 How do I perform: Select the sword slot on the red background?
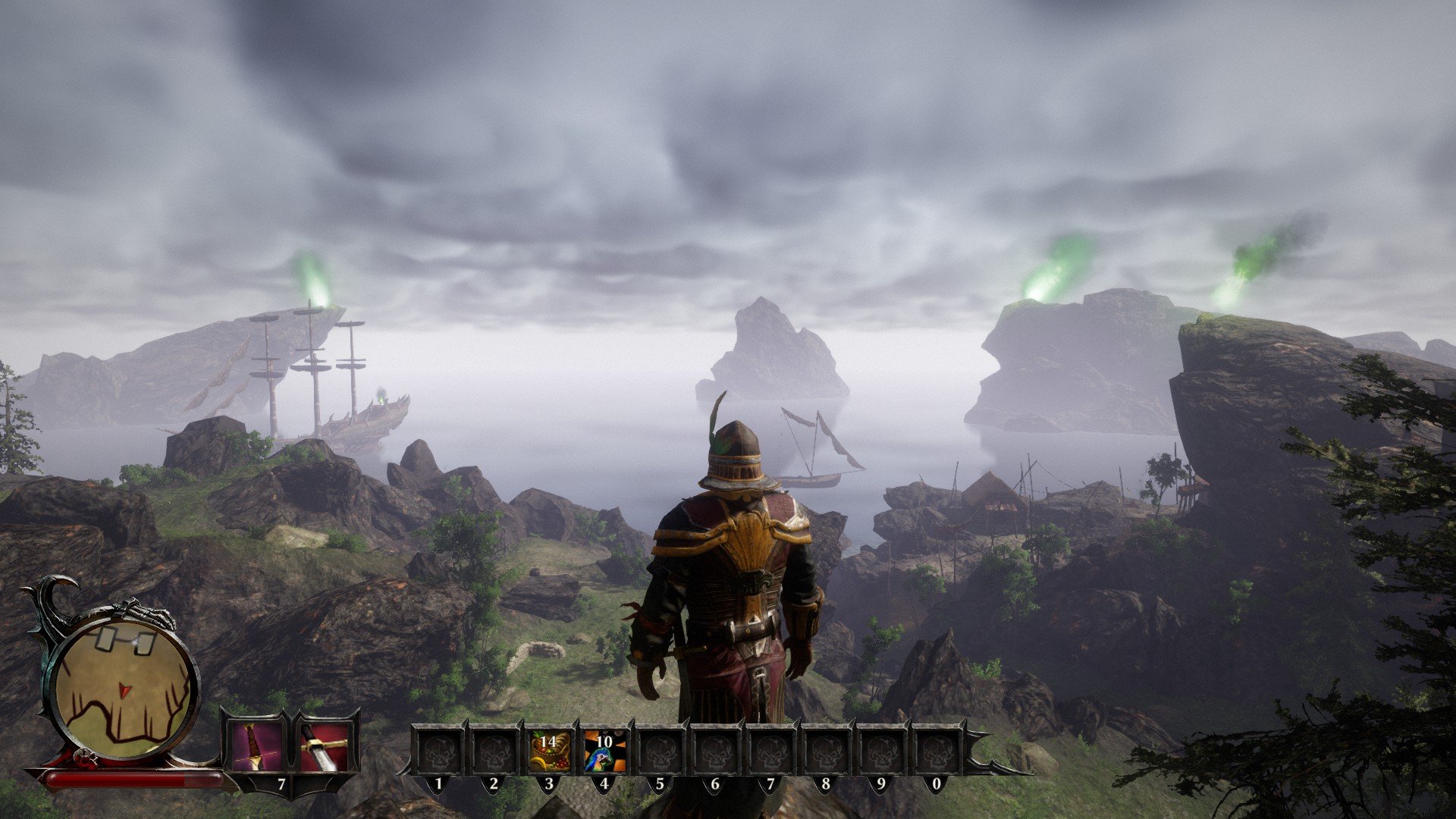[x=326, y=746]
